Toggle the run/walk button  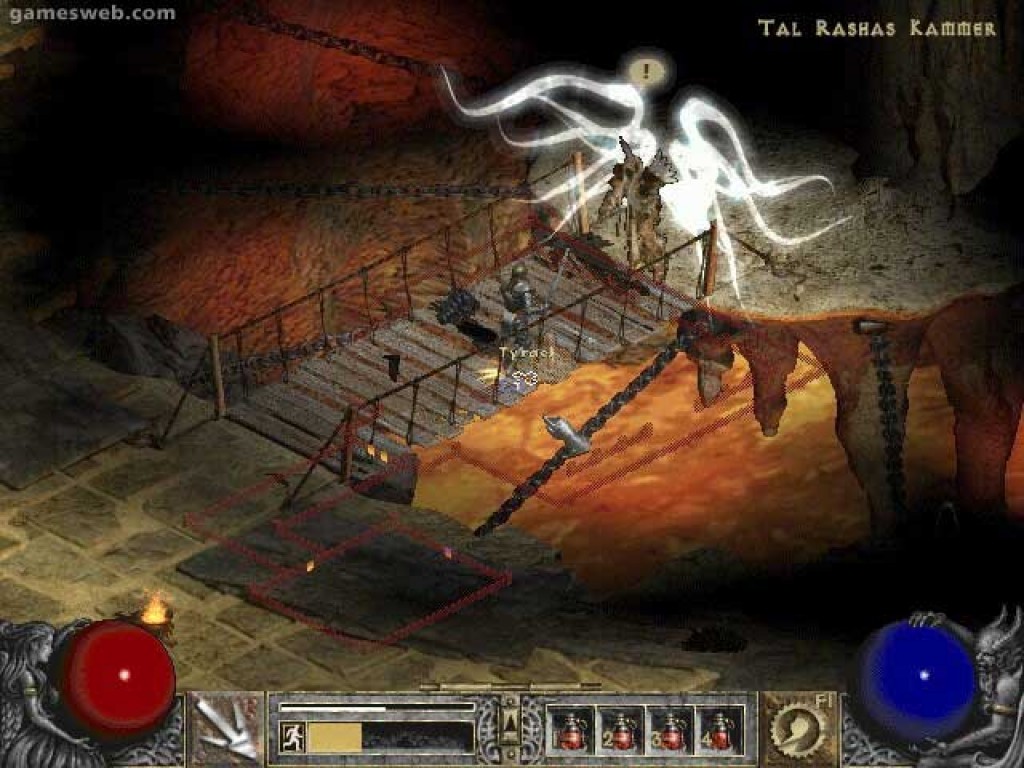(x=293, y=738)
